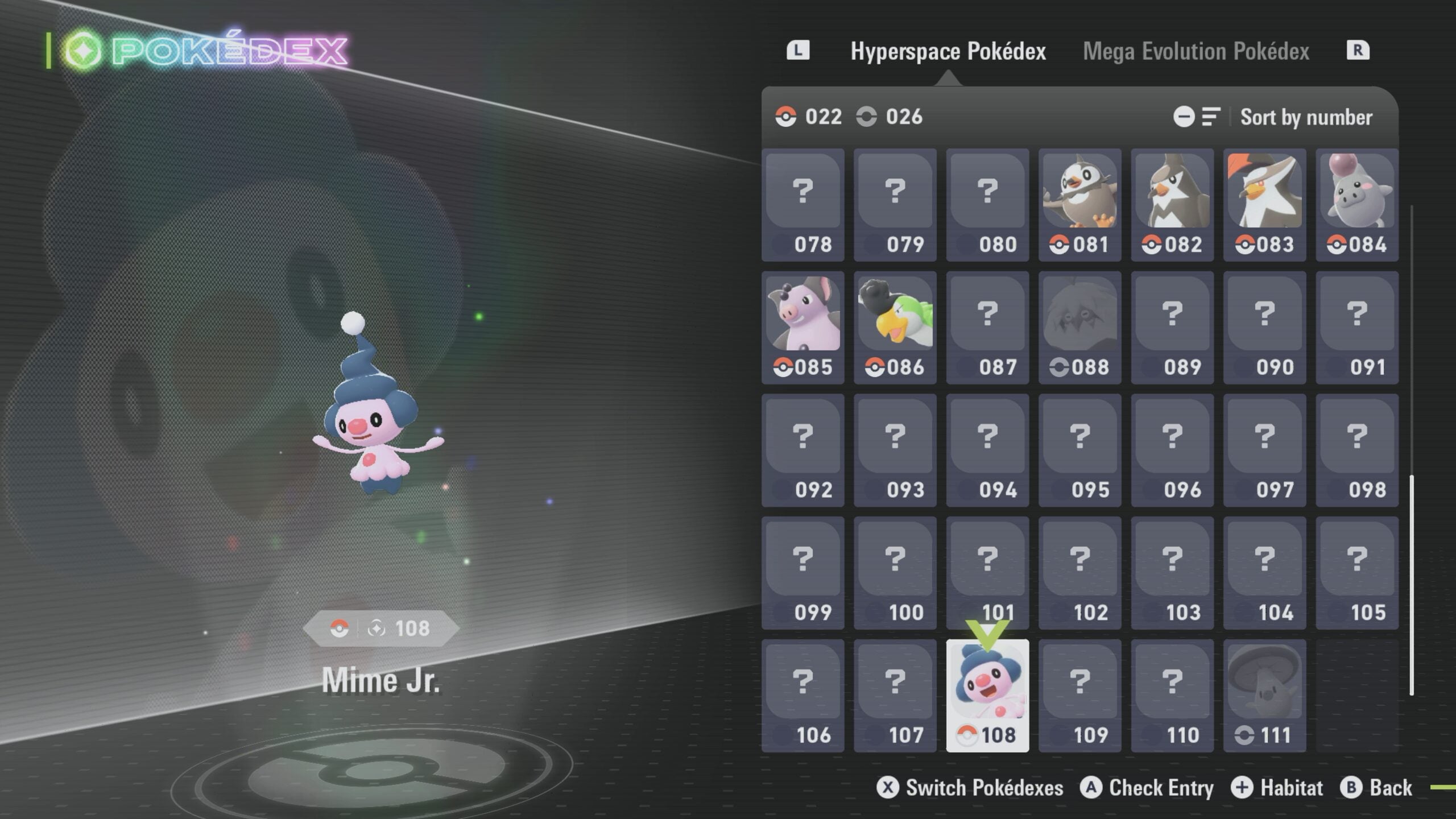Select Starly entry number 081
This screenshot has width=1456, height=819.
1079,205
